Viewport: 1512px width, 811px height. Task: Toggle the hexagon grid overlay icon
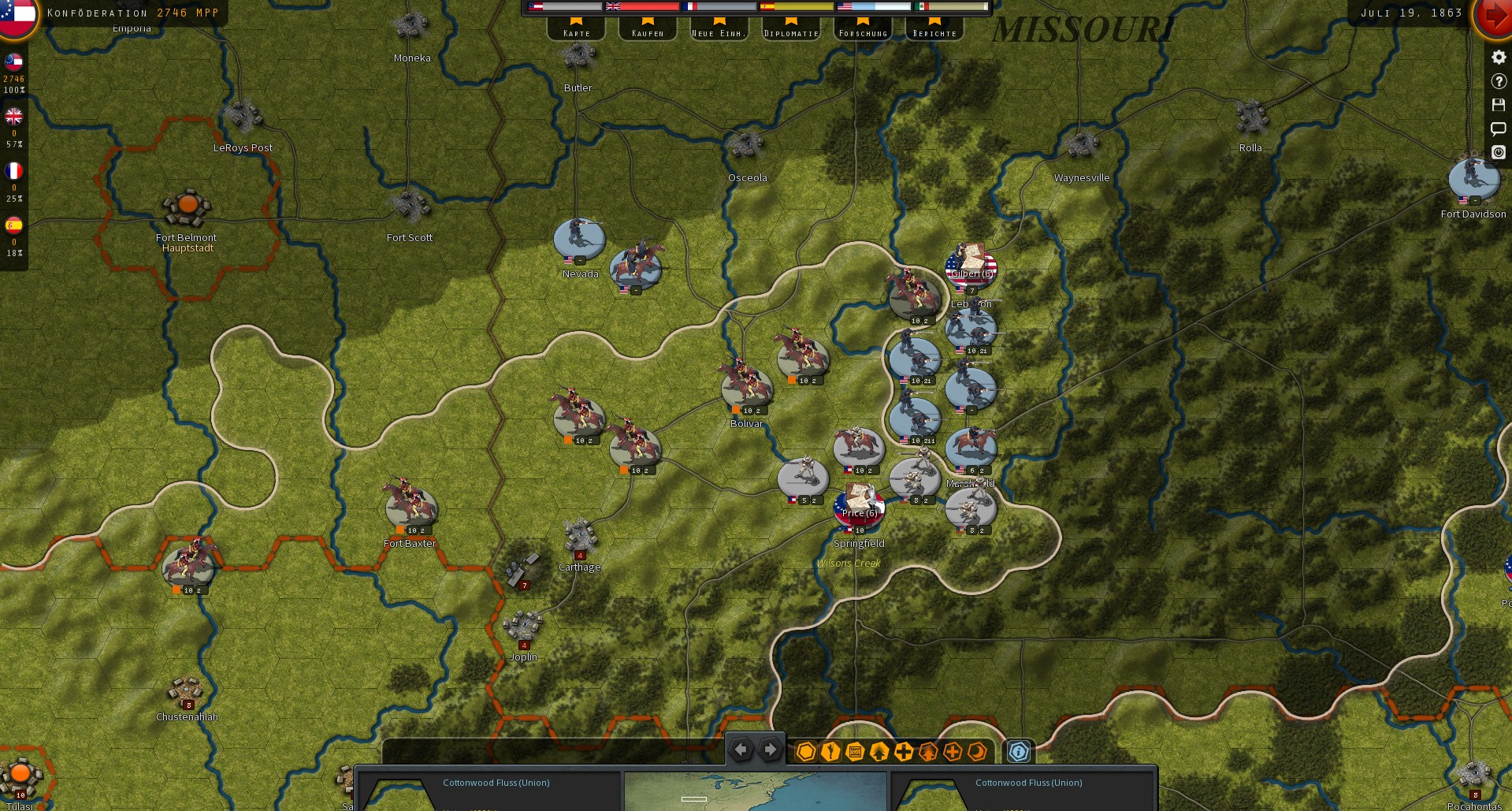click(x=806, y=753)
